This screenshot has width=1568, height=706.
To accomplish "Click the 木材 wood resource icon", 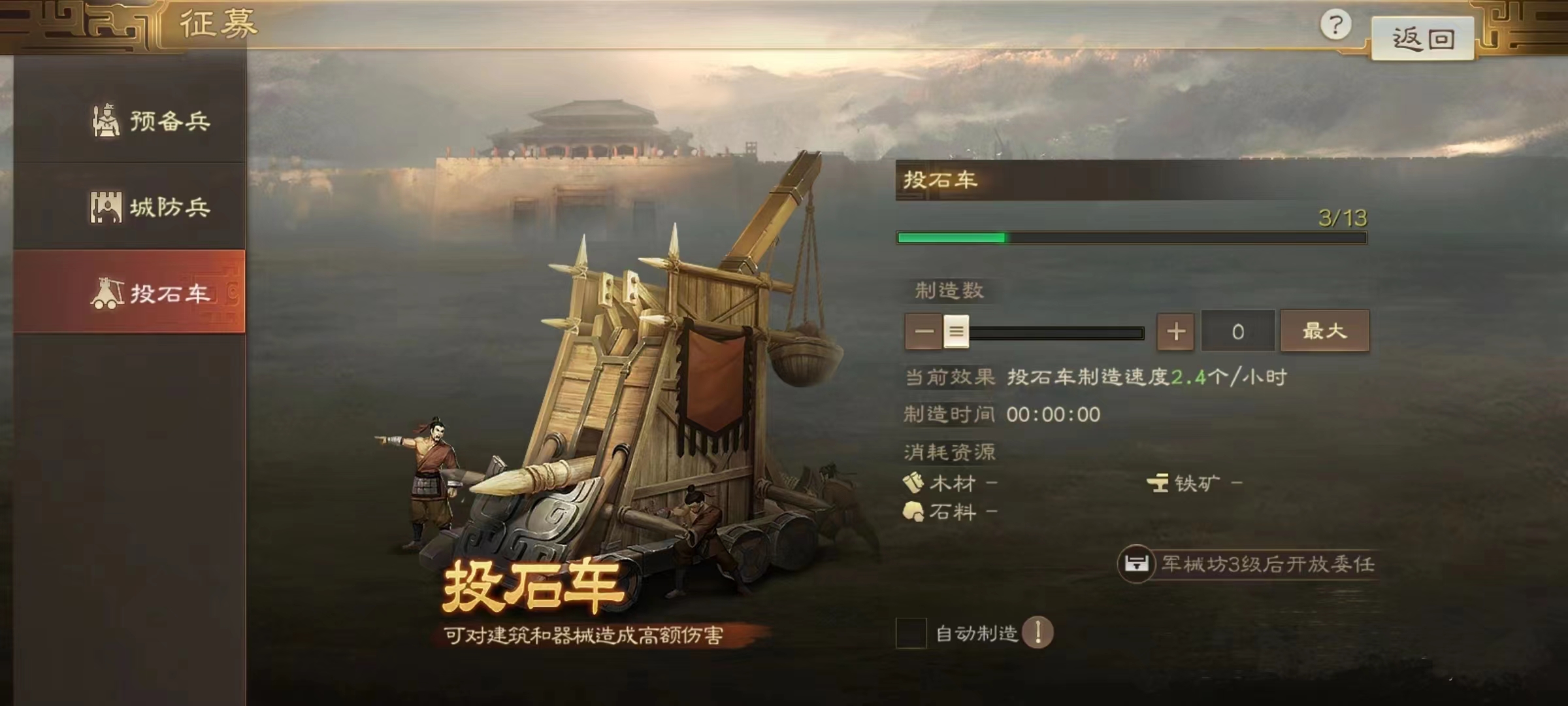I will 913,484.
